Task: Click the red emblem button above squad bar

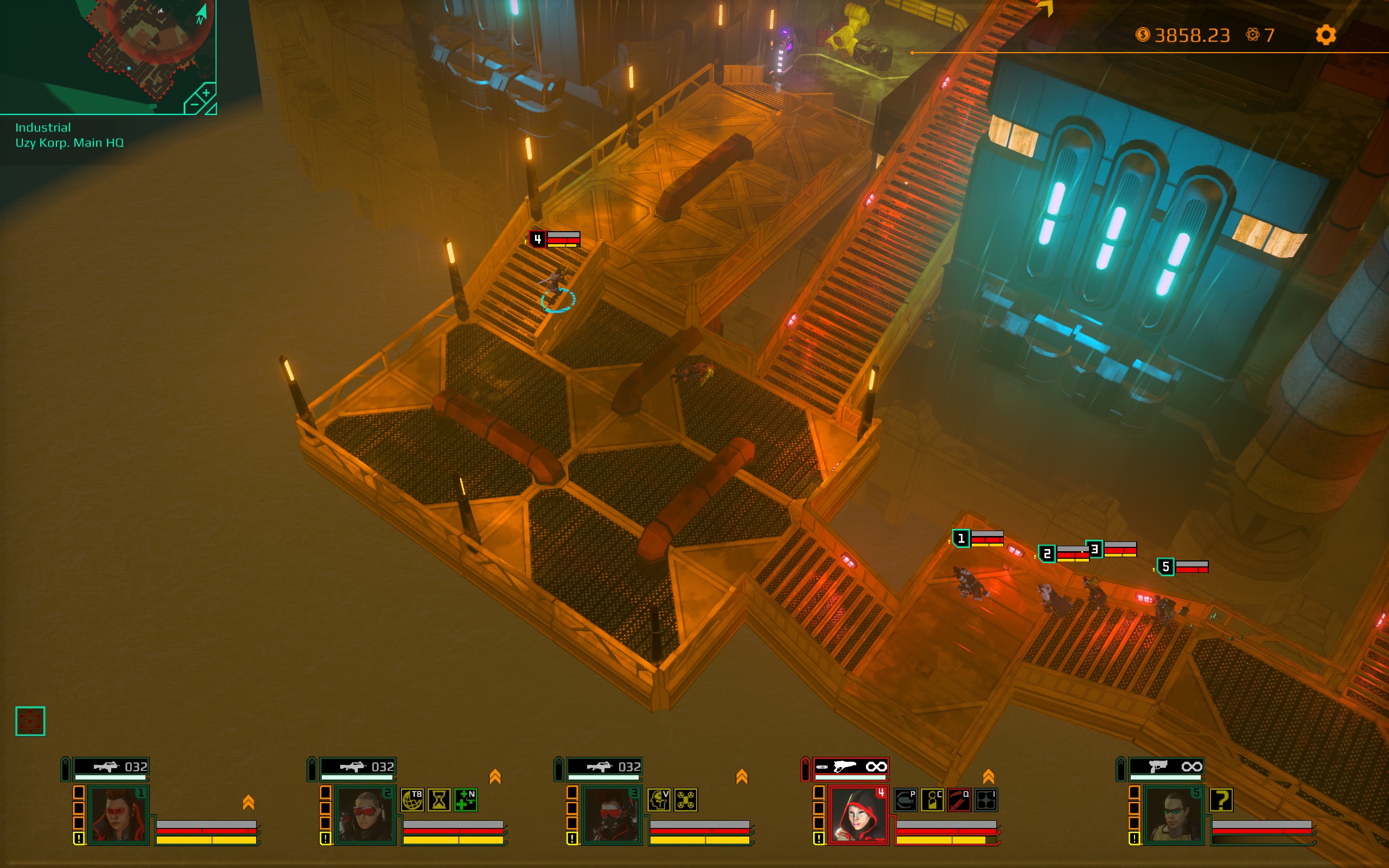Action: point(30,721)
